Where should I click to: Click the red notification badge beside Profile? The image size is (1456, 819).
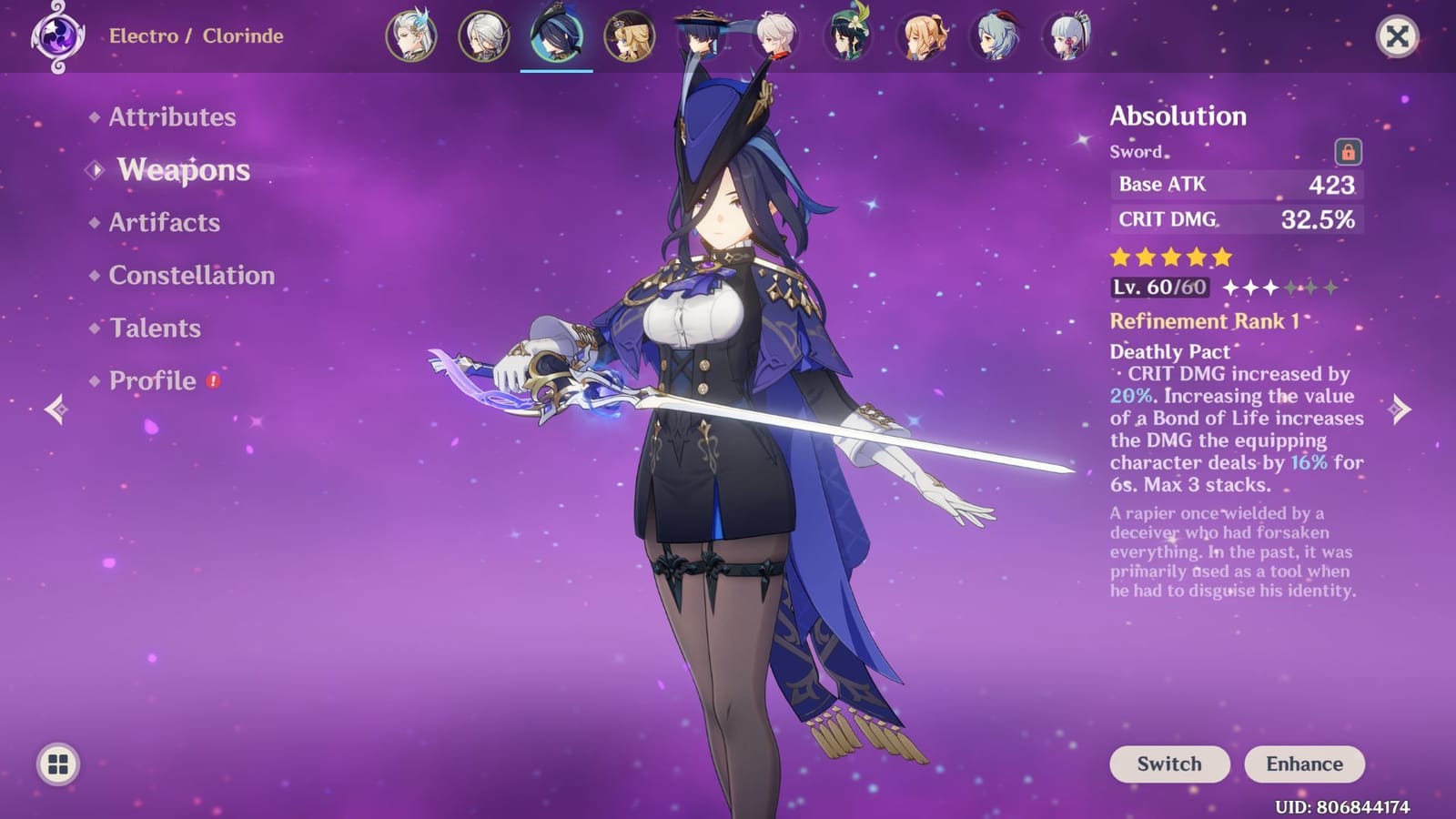click(x=212, y=382)
